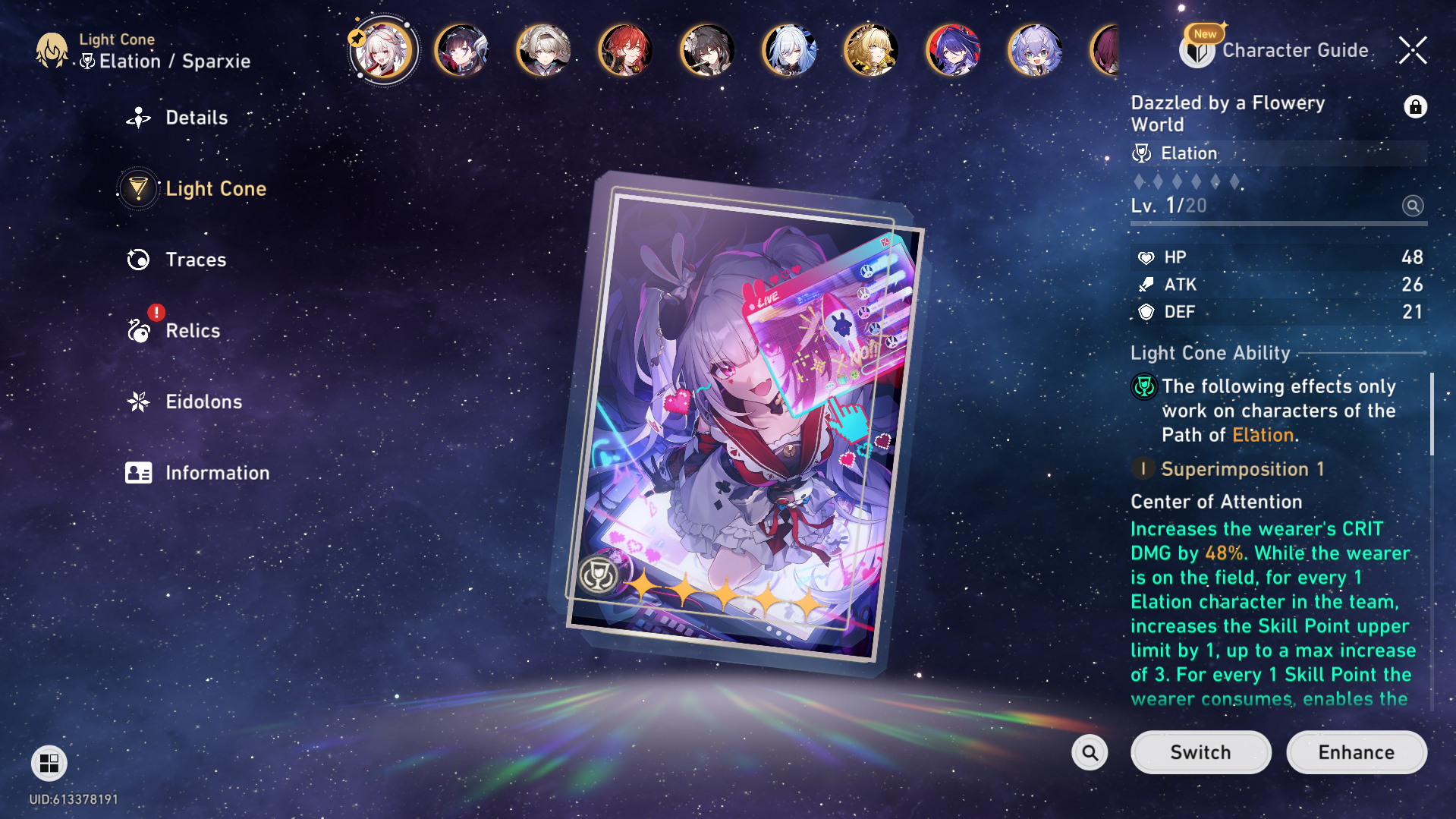Viewport: 1456px width, 819px height.
Task: Select the Light Cone tab
Action: (x=215, y=188)
